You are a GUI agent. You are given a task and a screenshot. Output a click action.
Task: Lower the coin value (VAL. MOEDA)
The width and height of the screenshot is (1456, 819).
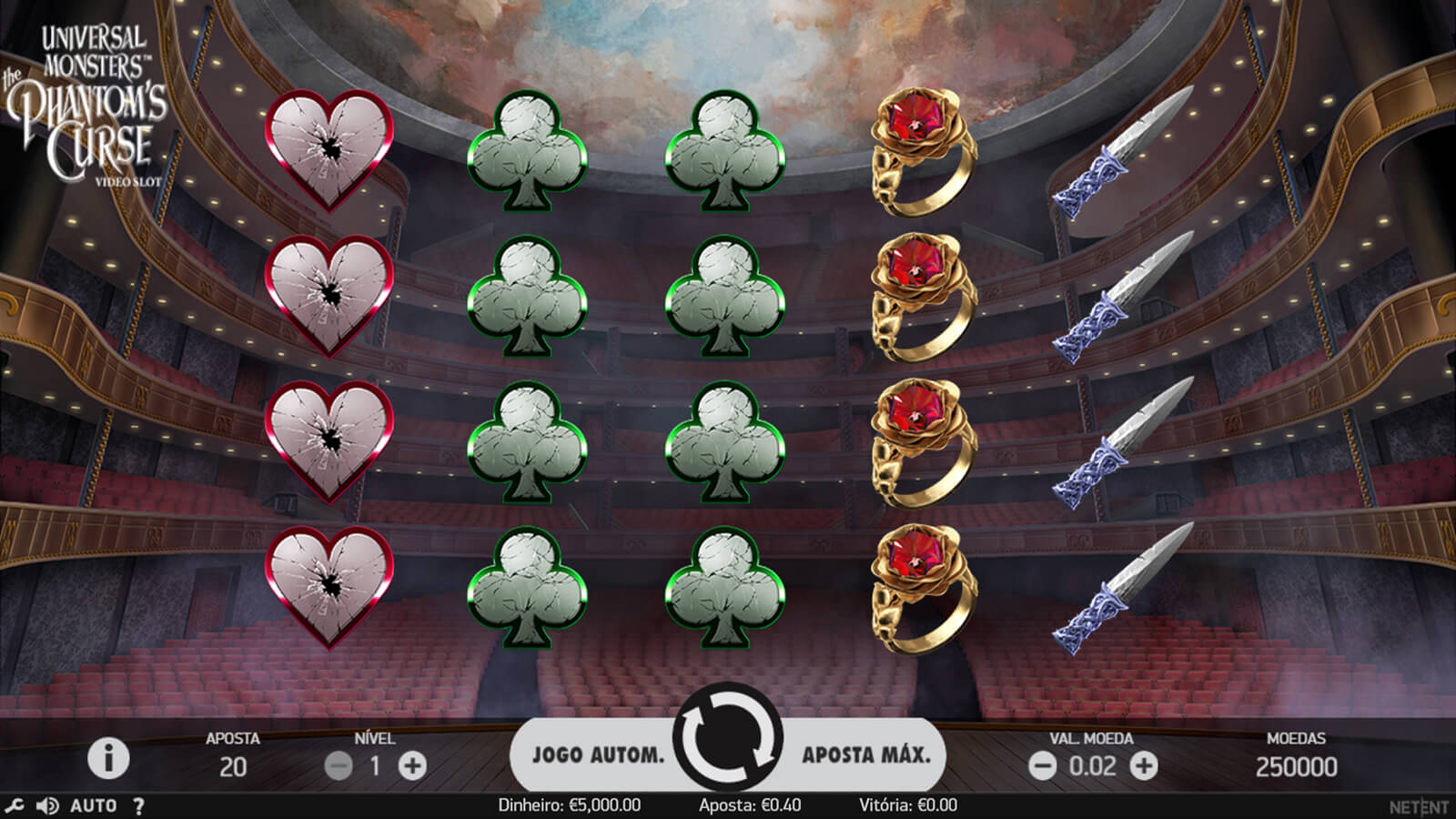point(1043,766)
